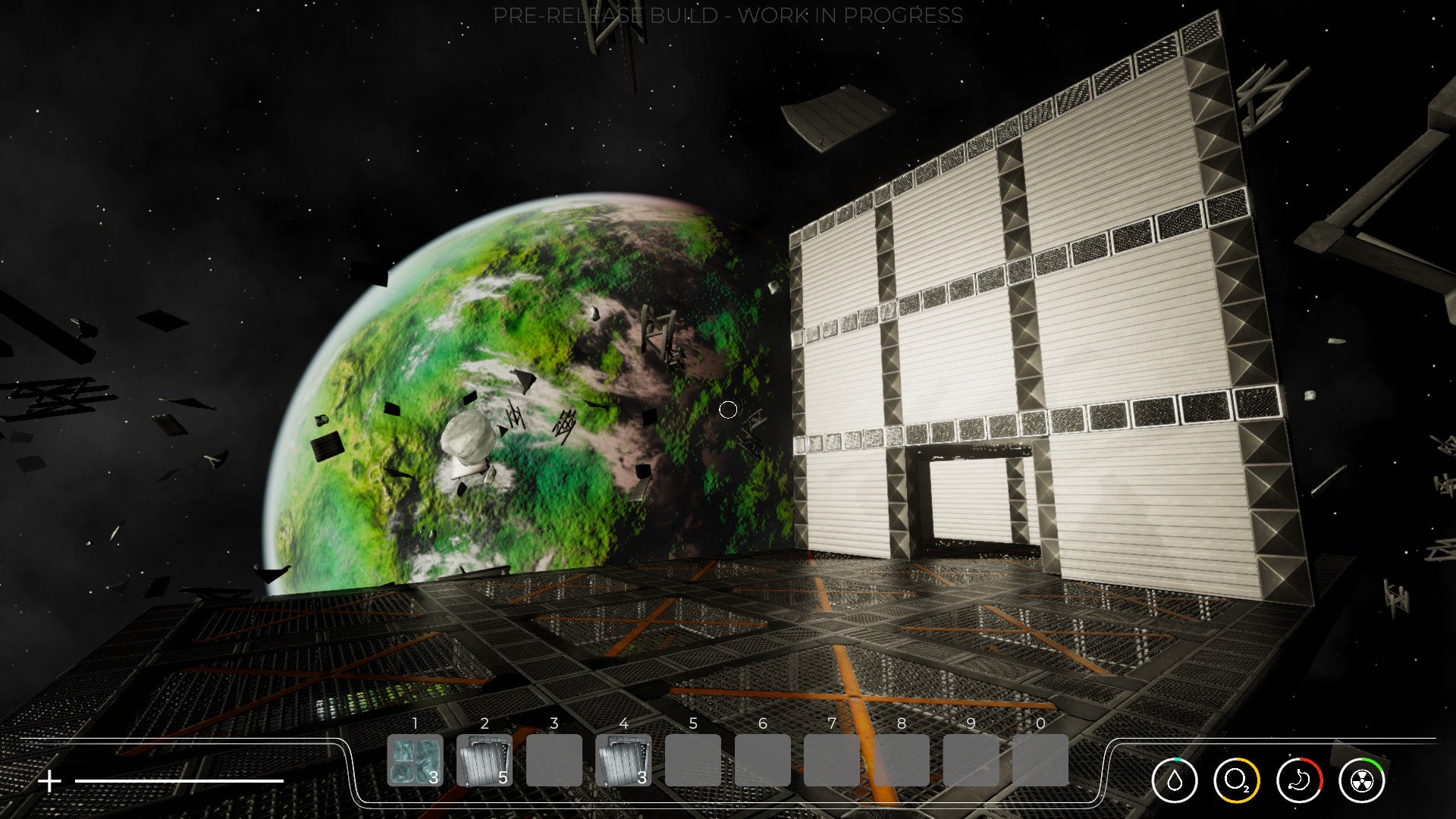
Task: Select hotbar slot 7
Action: point(832,761)
